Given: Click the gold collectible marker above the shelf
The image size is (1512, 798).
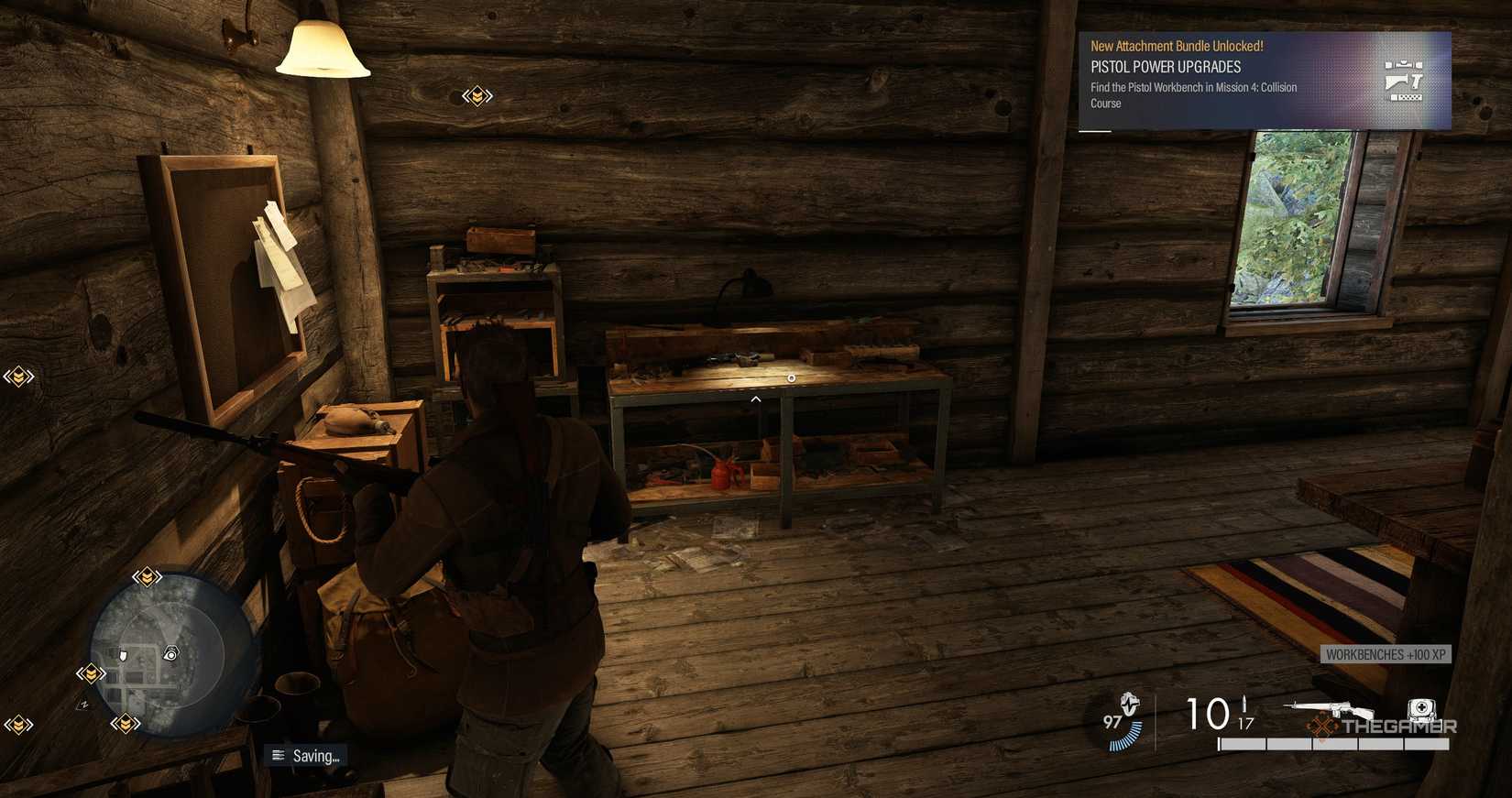Looking at the screenshot, I should click(477, 94).
